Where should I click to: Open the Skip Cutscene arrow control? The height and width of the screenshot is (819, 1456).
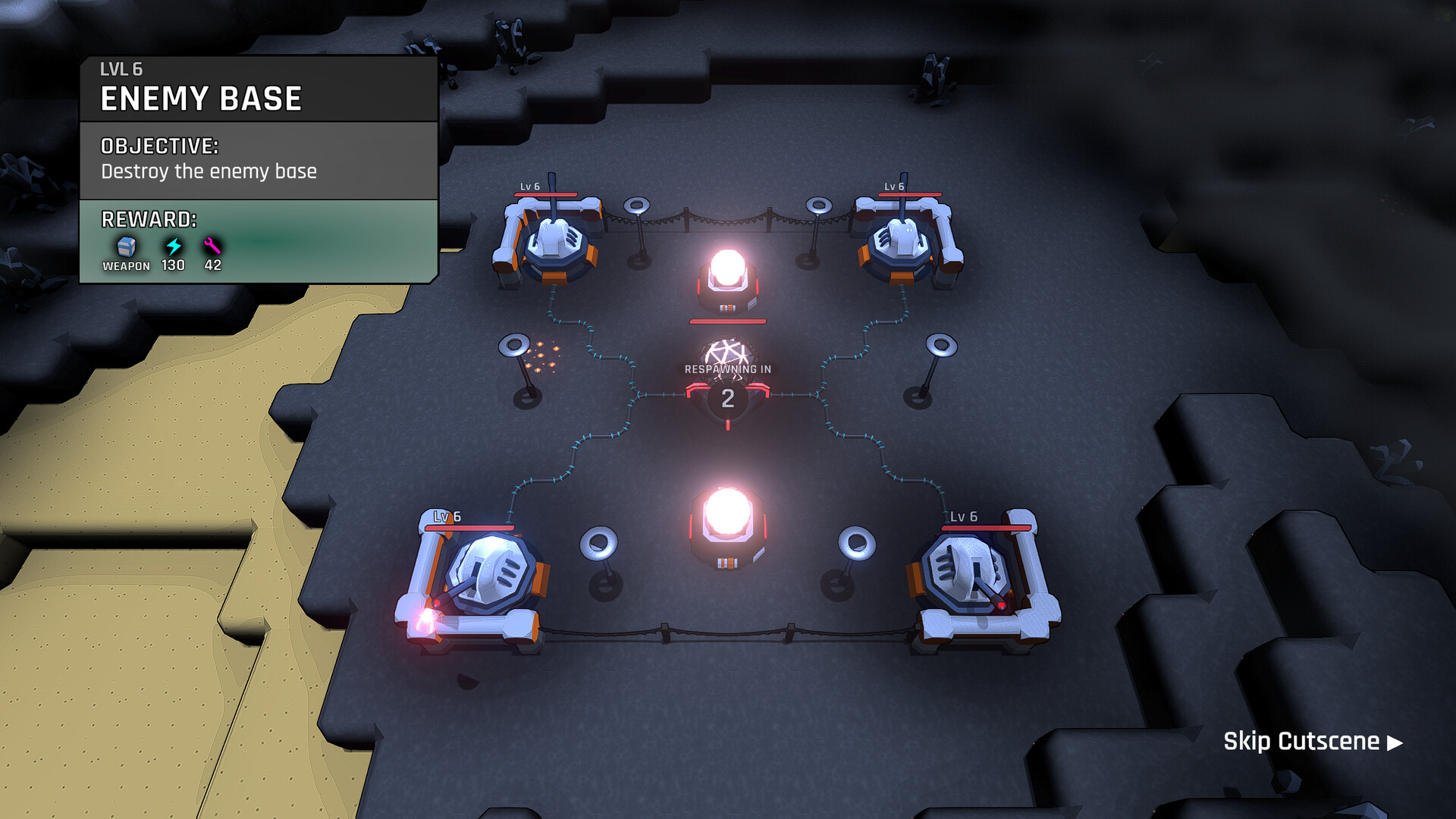1392,742
